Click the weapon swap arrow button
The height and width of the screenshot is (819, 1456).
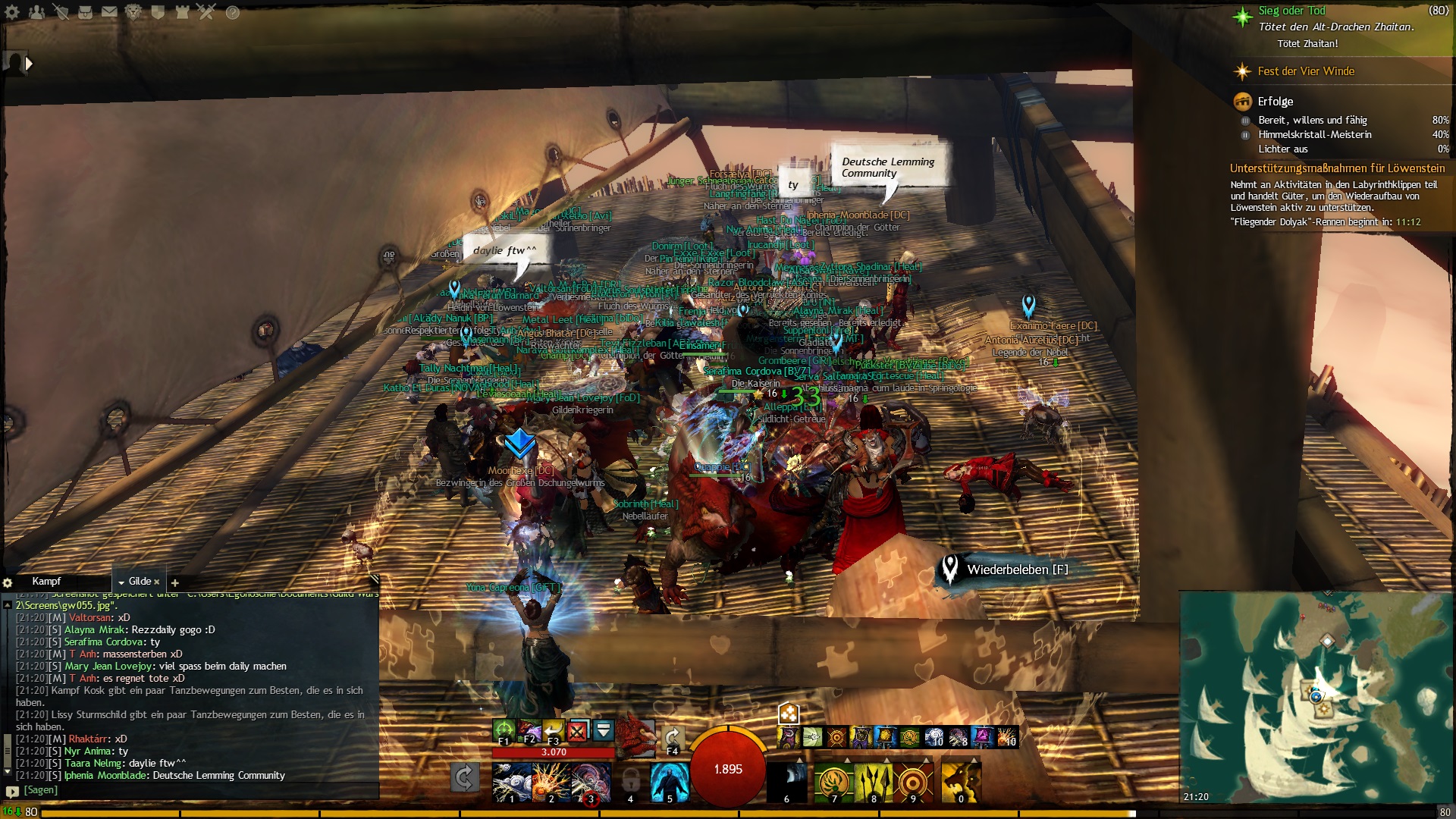click(x=464, y=777)
